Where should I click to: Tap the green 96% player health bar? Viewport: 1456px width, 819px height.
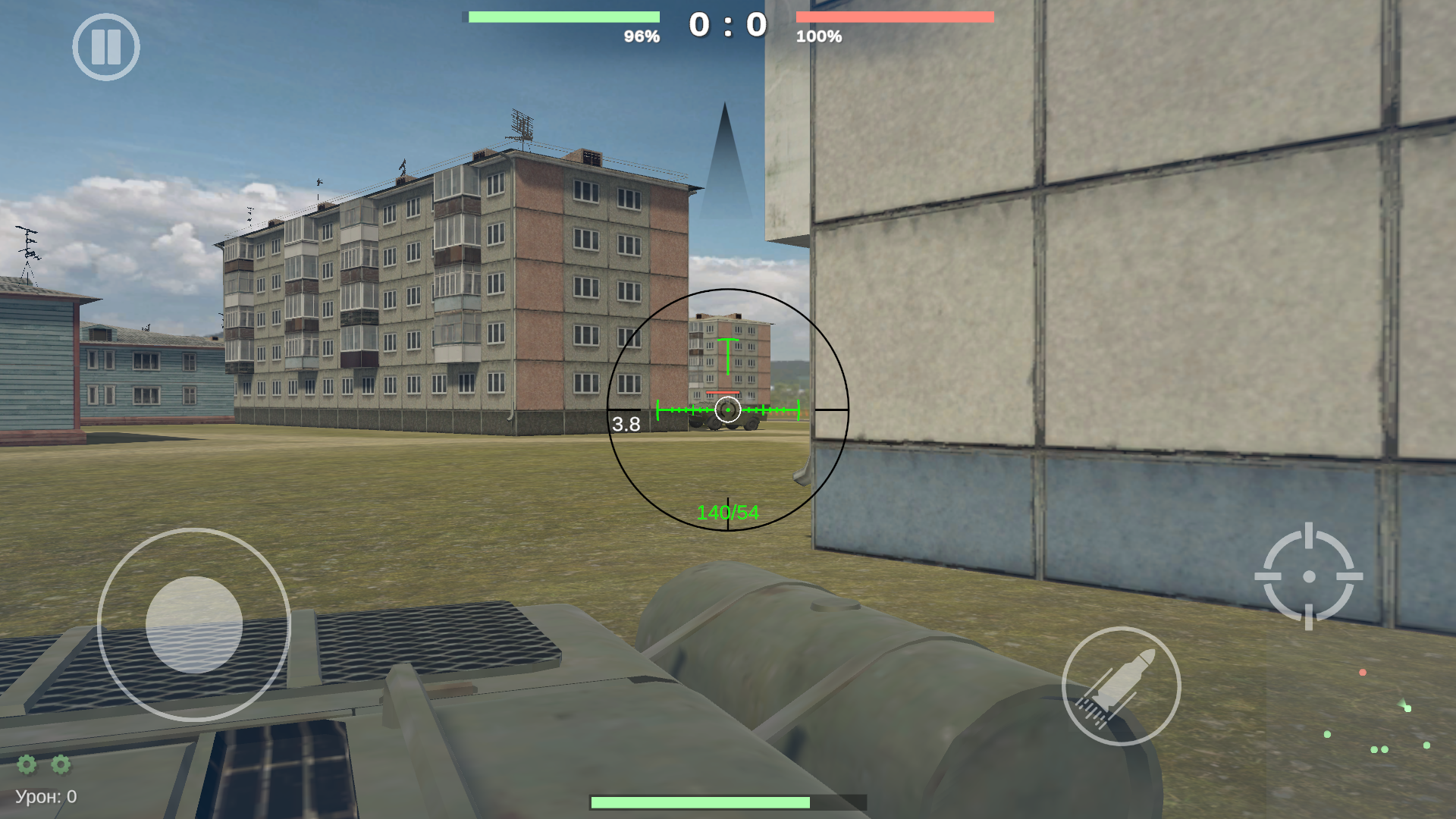pyautogui.click(x=561, y=15)
